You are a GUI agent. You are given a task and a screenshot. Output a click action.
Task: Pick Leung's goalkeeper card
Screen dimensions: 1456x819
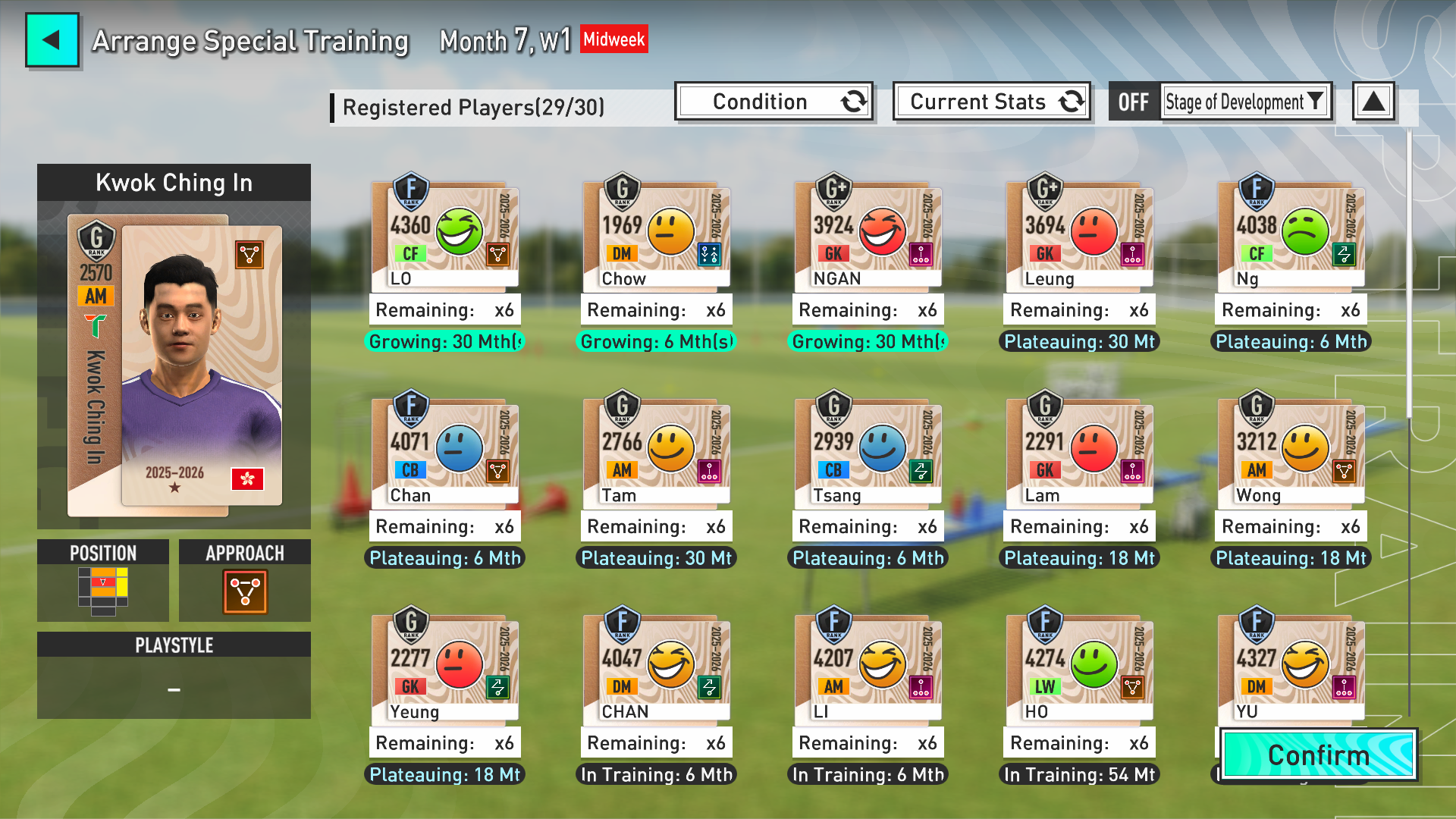[x=1079, y=237]
